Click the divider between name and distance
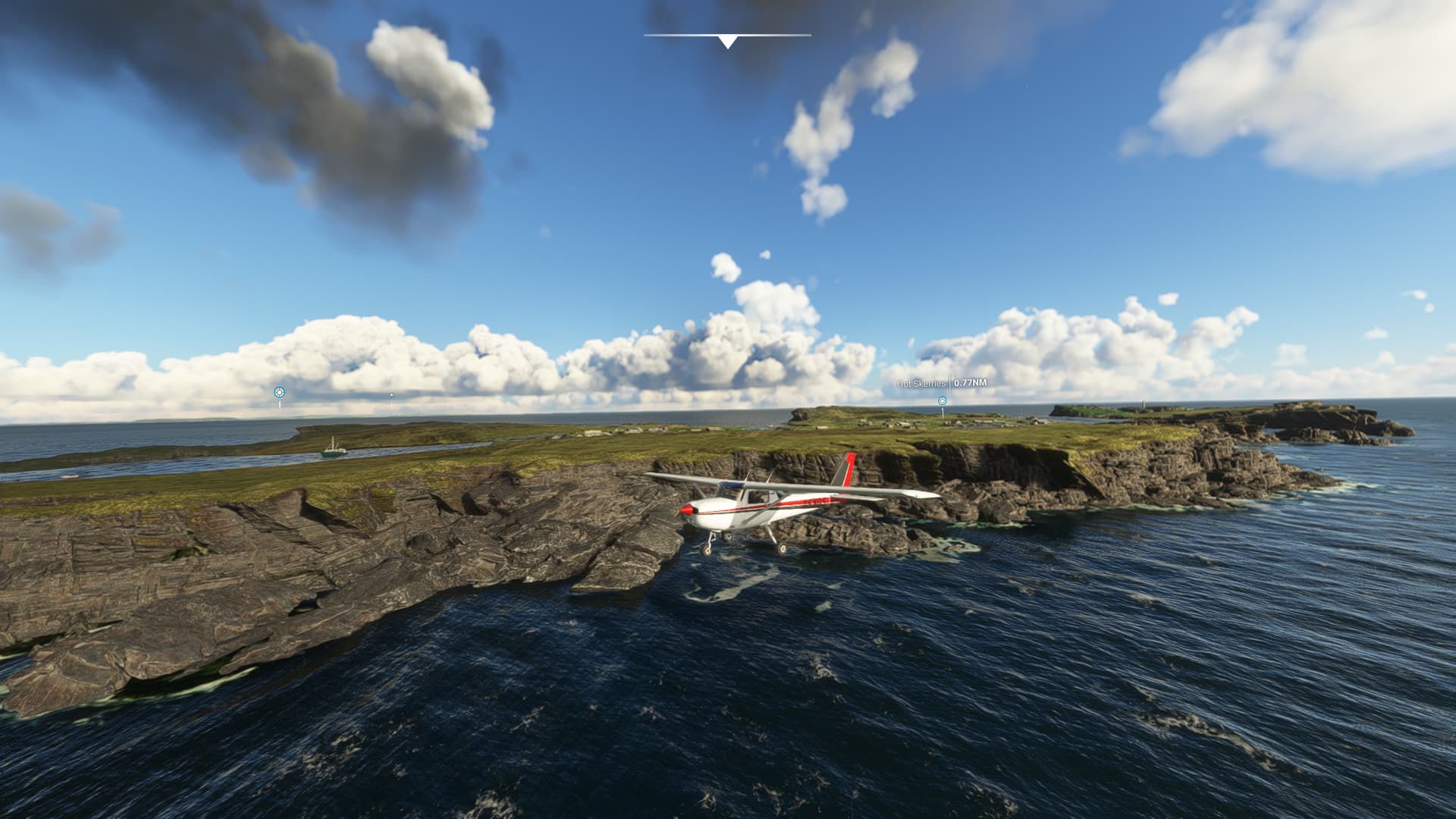This screenshot has height=819, width=1456. pos(950,383)
